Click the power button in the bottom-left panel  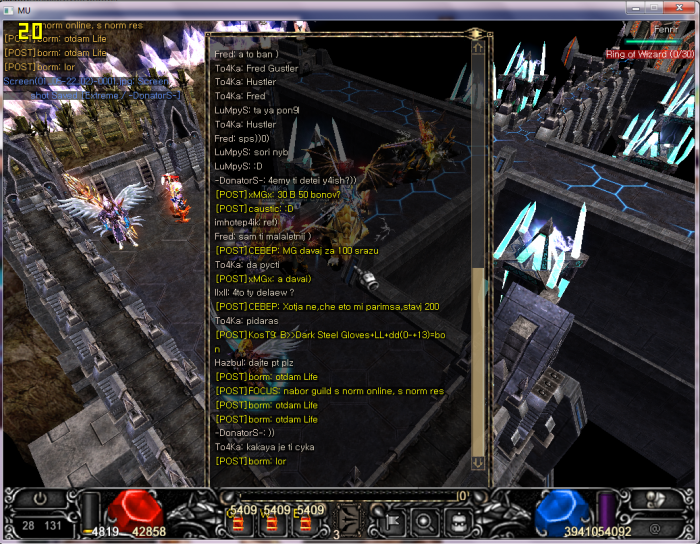coord(40,497)
